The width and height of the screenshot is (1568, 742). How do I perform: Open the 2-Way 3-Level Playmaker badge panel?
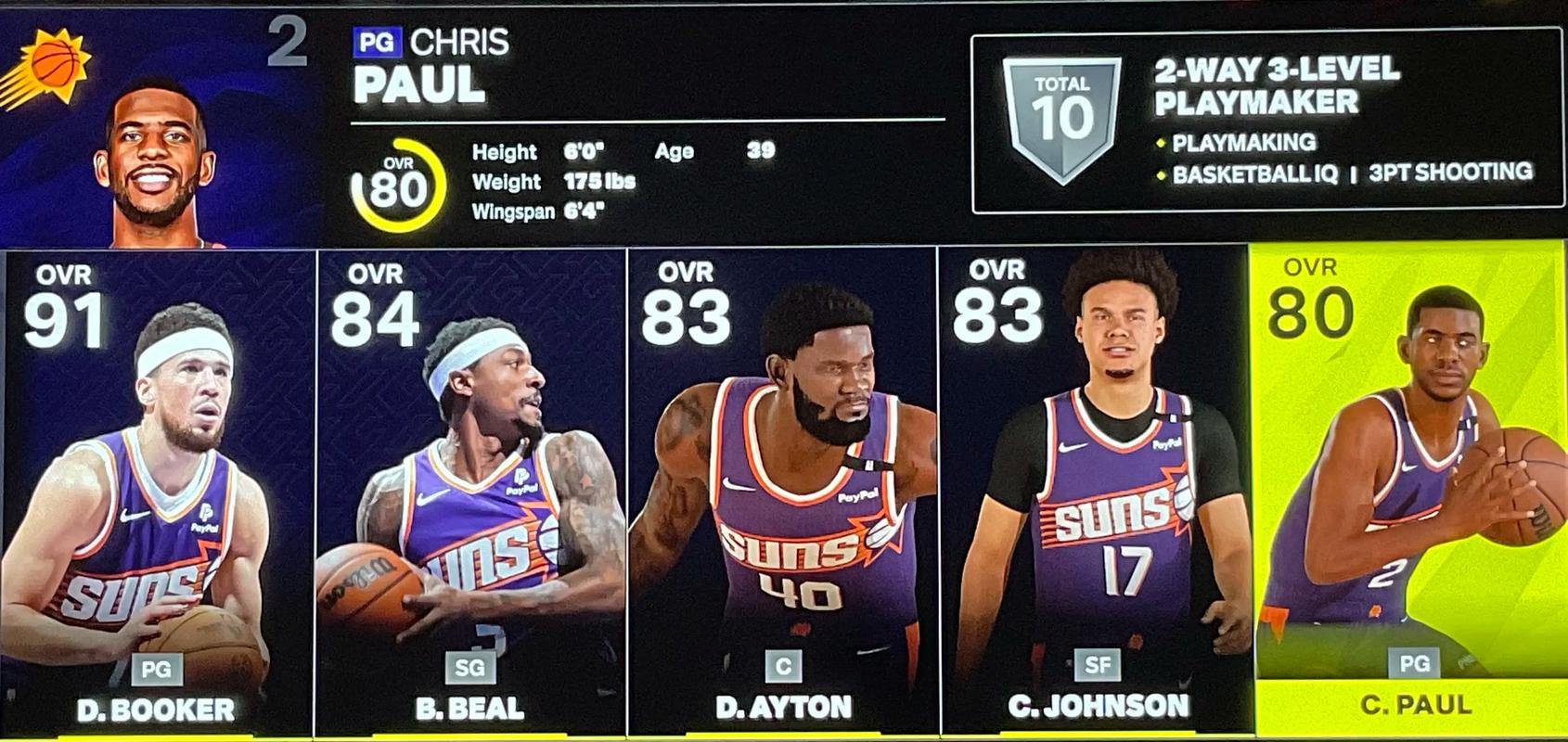click(1266, 122)
